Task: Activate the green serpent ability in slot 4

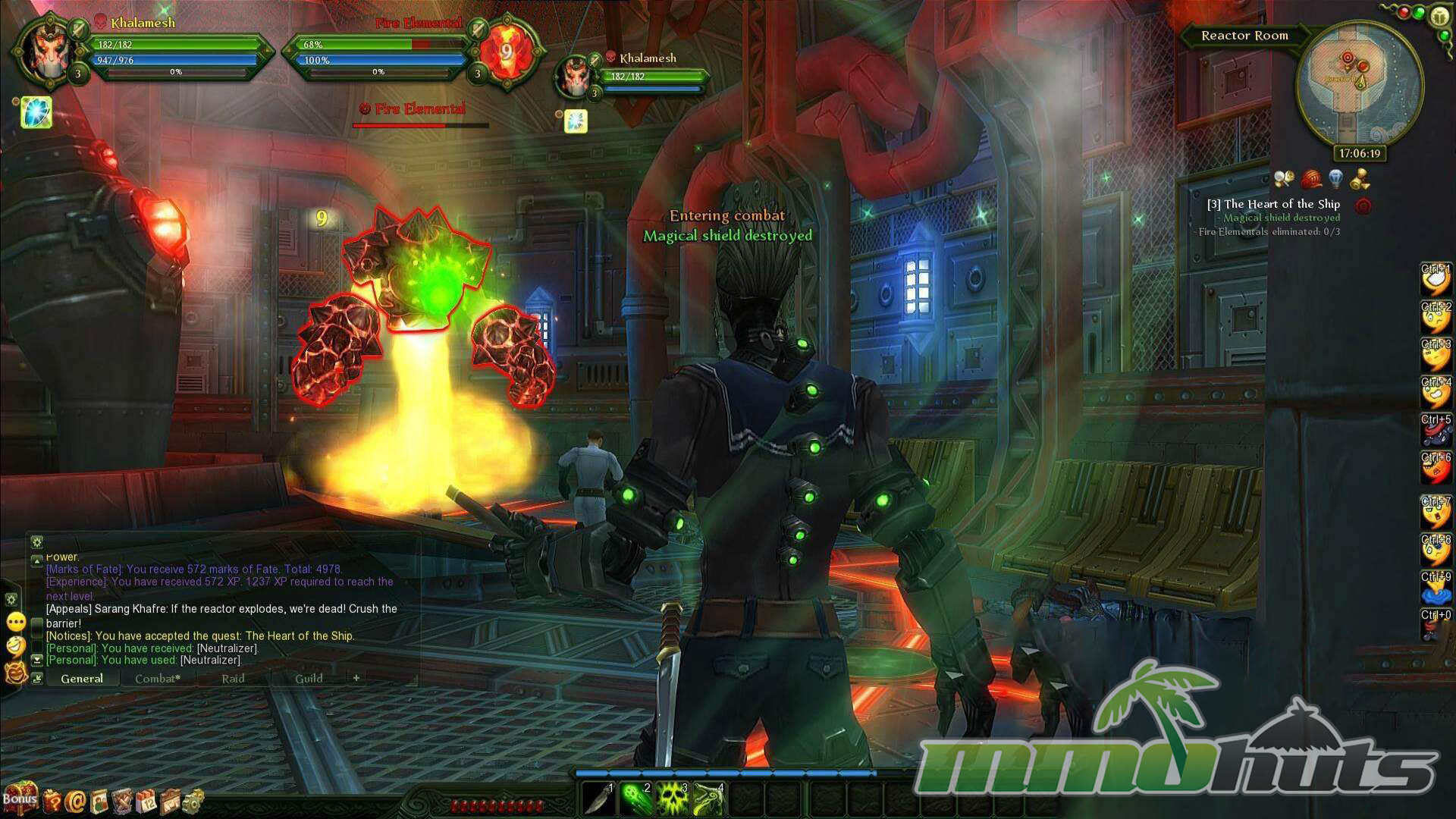Action: tap(709, 799)
